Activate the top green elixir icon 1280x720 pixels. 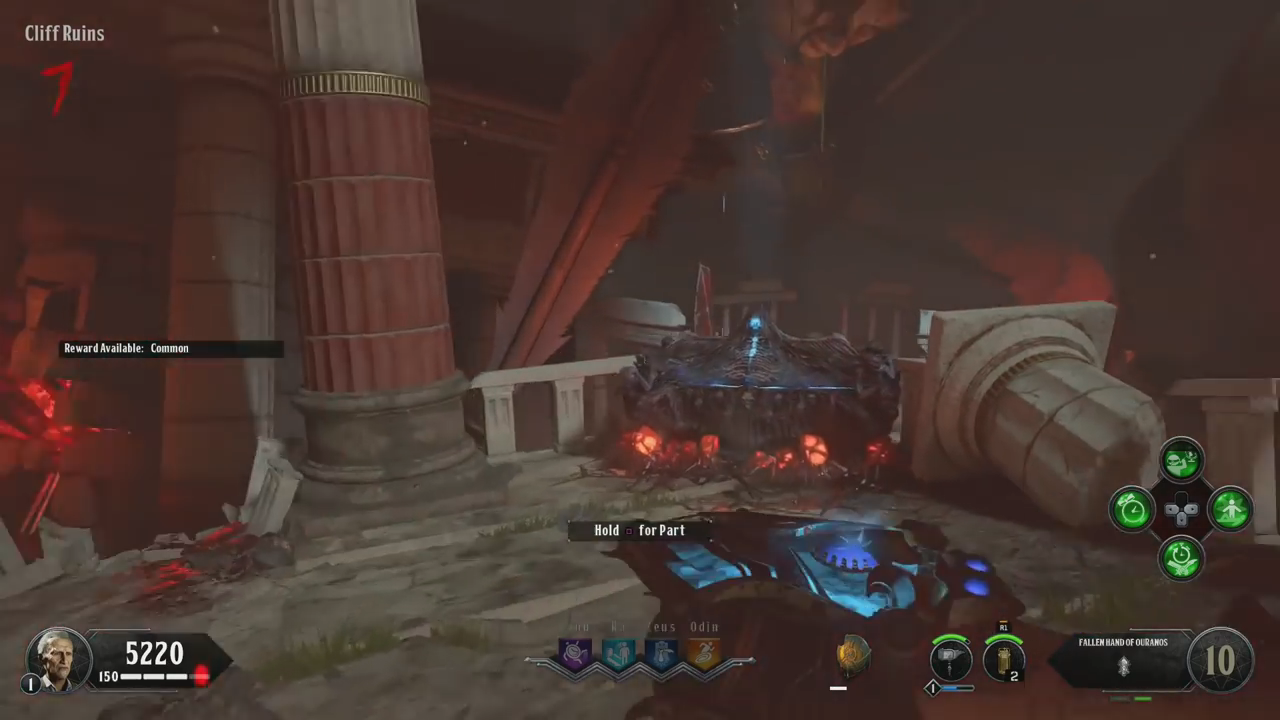1182,460
